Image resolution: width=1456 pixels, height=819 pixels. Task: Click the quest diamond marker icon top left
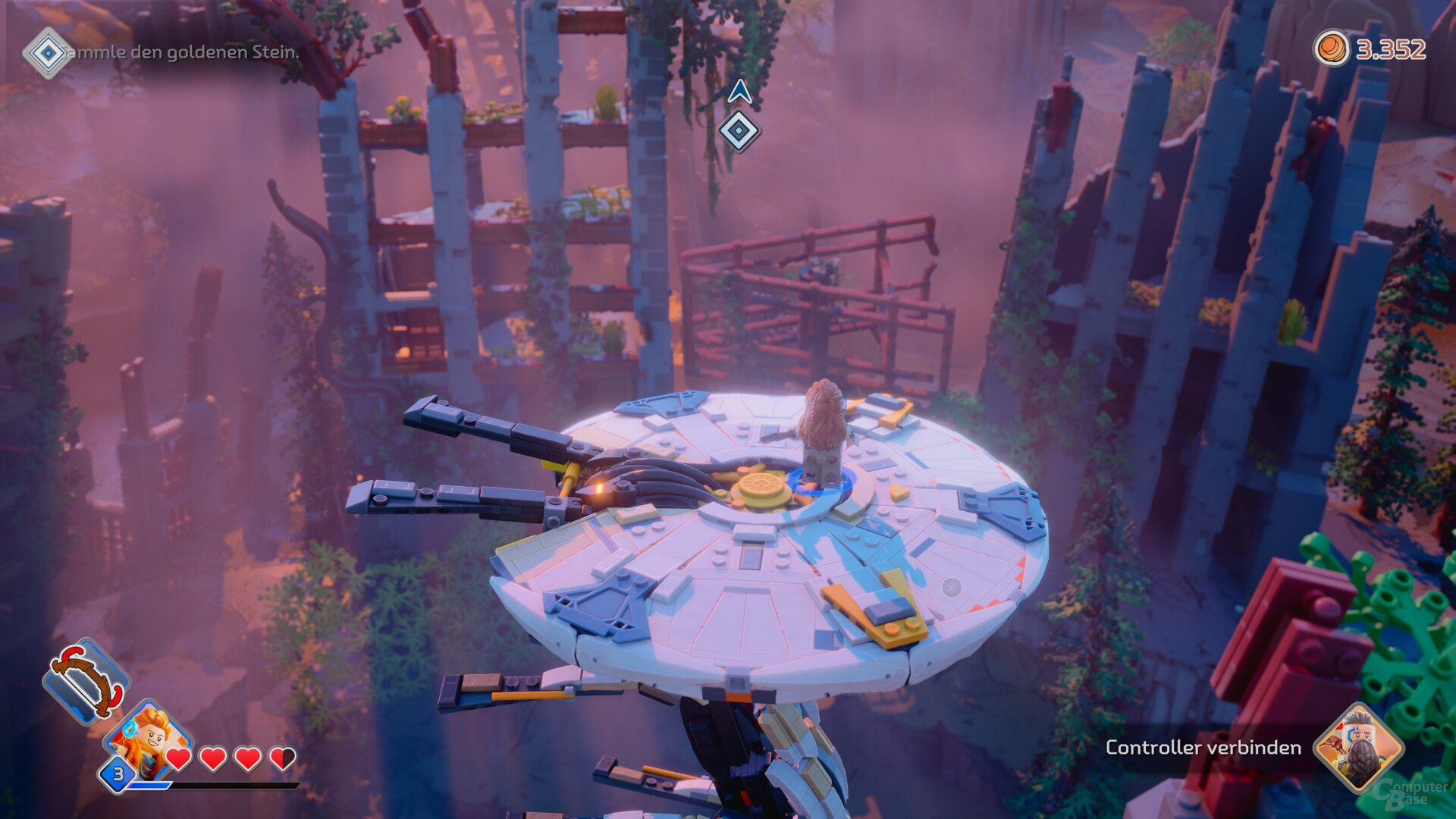click(x=49, y=53)
